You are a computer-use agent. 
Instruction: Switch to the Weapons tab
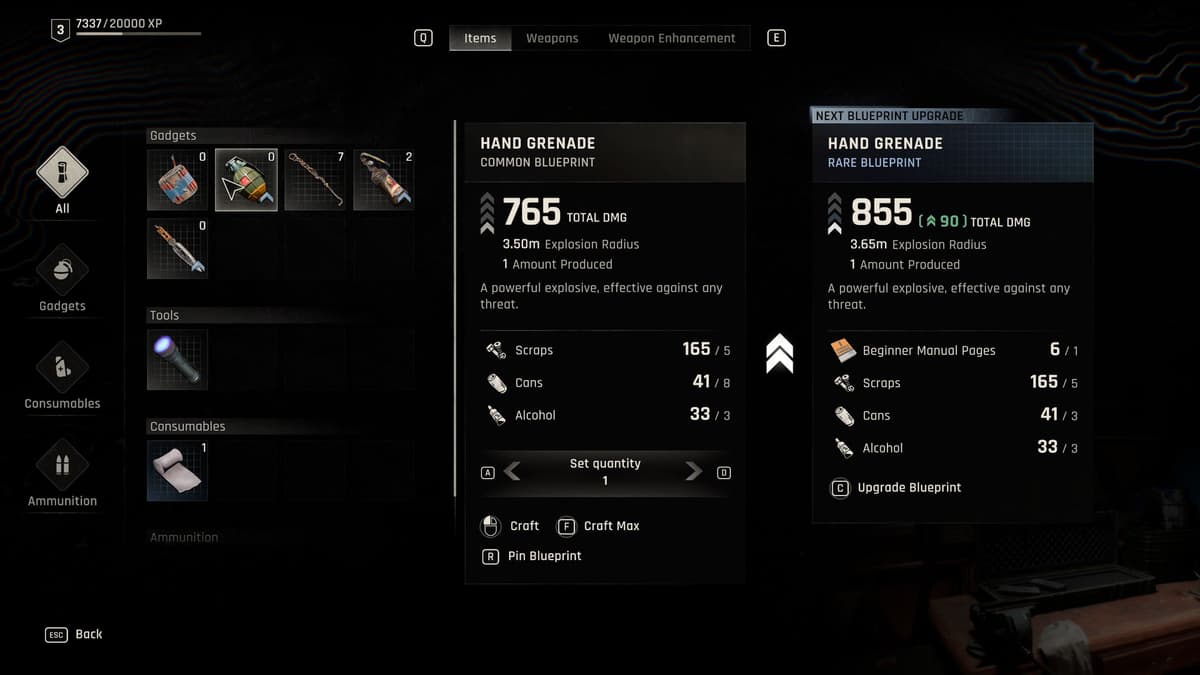point(552,38)
